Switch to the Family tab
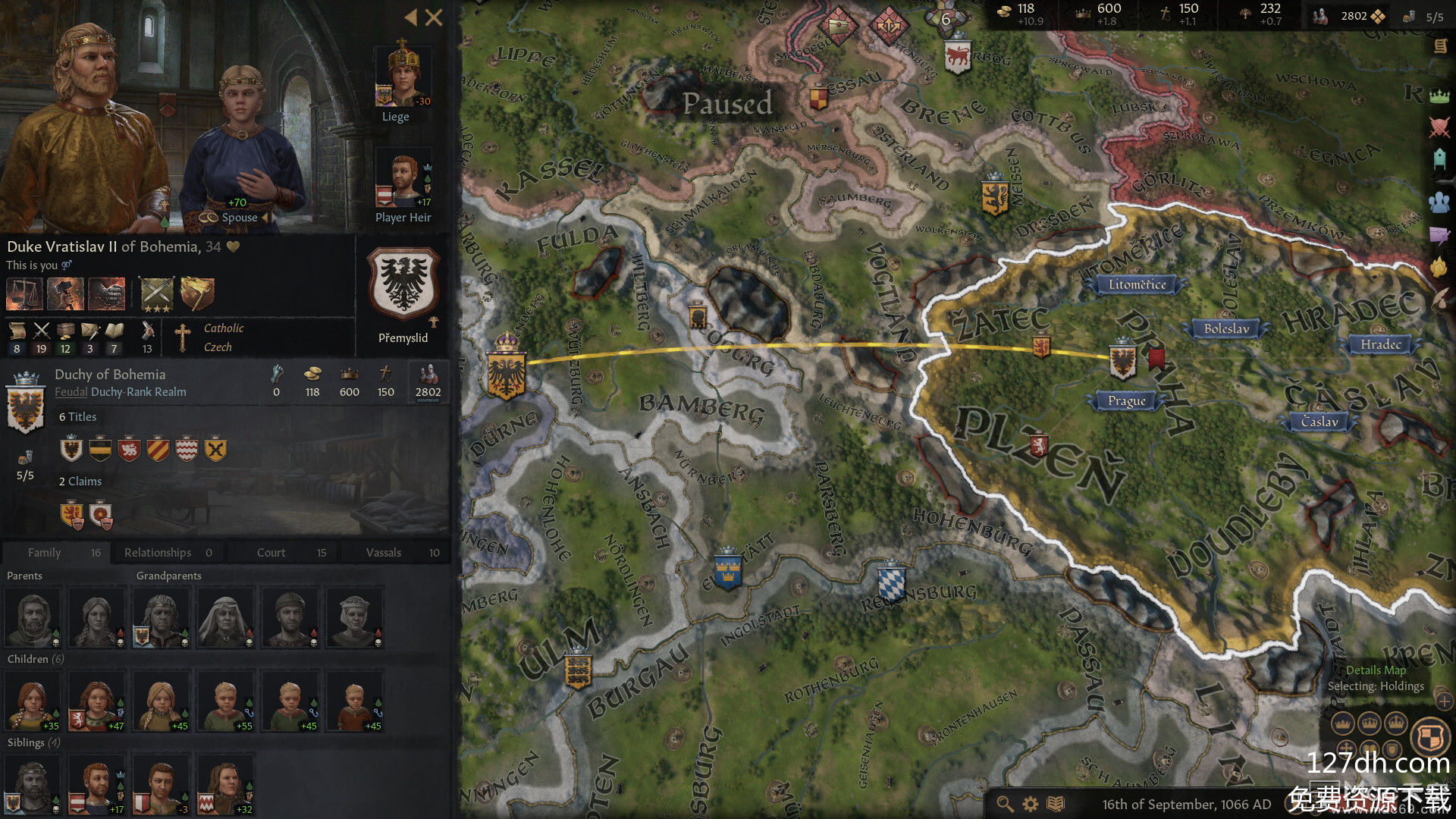1456x819 pixels. [55, 553]
